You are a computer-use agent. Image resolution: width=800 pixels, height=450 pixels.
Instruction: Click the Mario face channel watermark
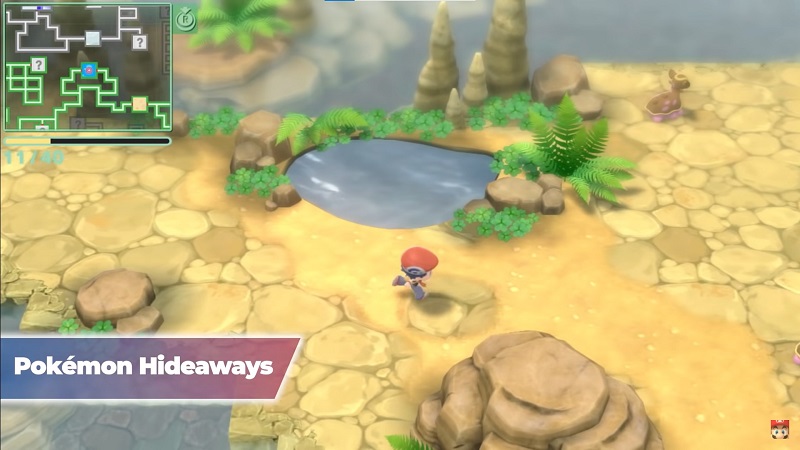click(777, 430)
